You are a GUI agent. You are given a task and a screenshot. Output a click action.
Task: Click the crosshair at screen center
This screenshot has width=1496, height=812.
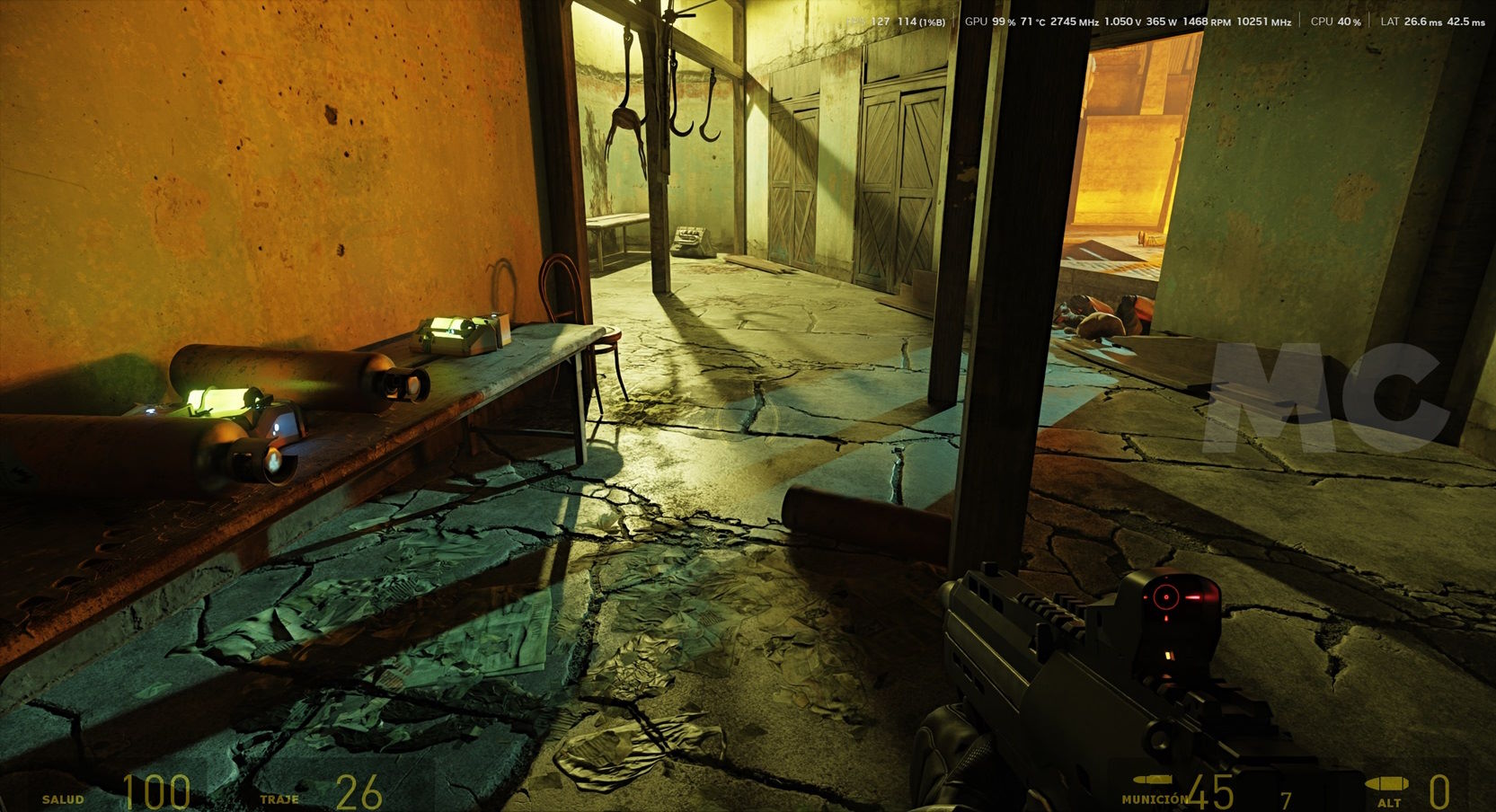(x=748, y=406)
